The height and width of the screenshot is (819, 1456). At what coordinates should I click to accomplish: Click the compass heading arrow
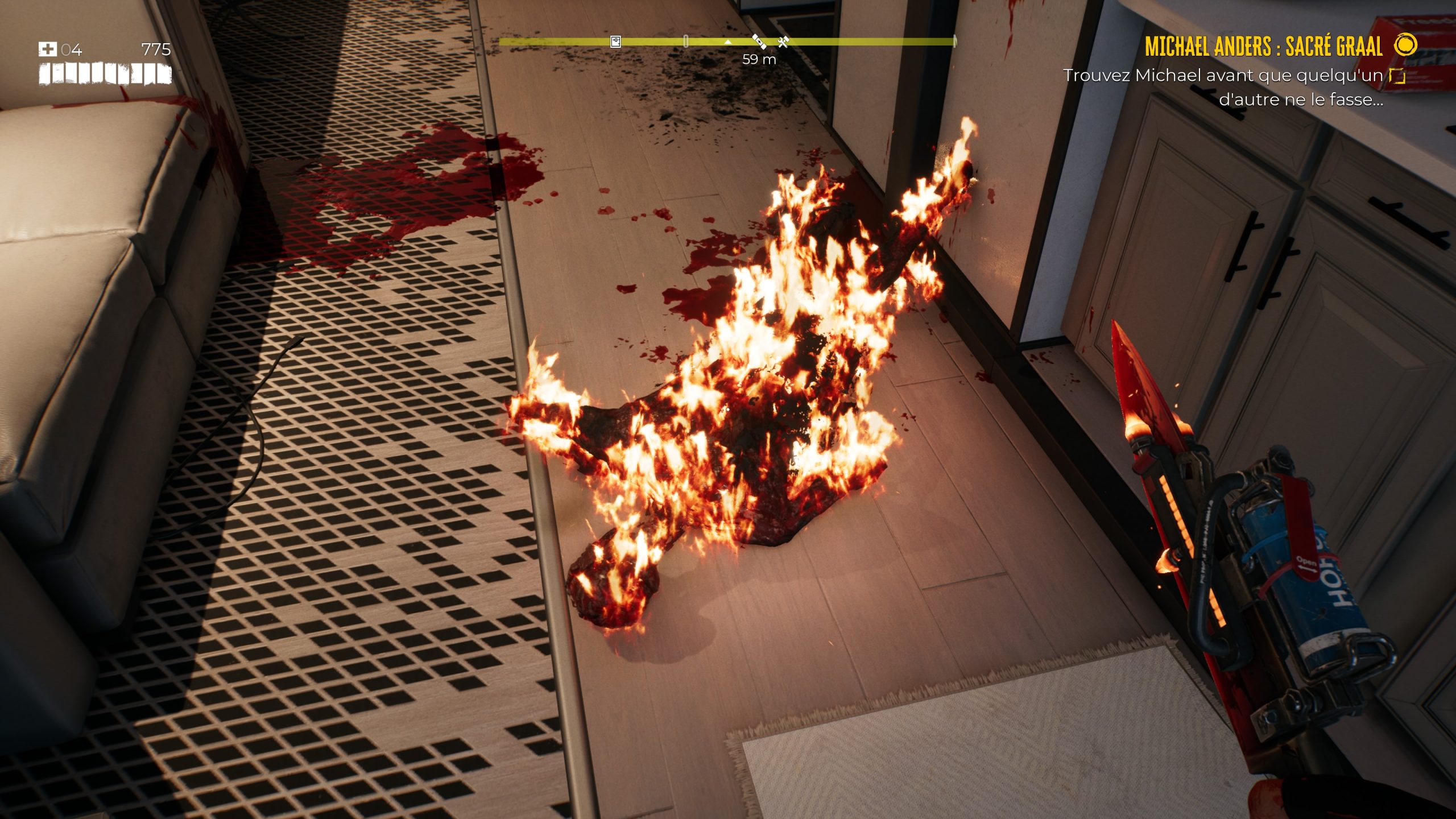coord(728,42)
